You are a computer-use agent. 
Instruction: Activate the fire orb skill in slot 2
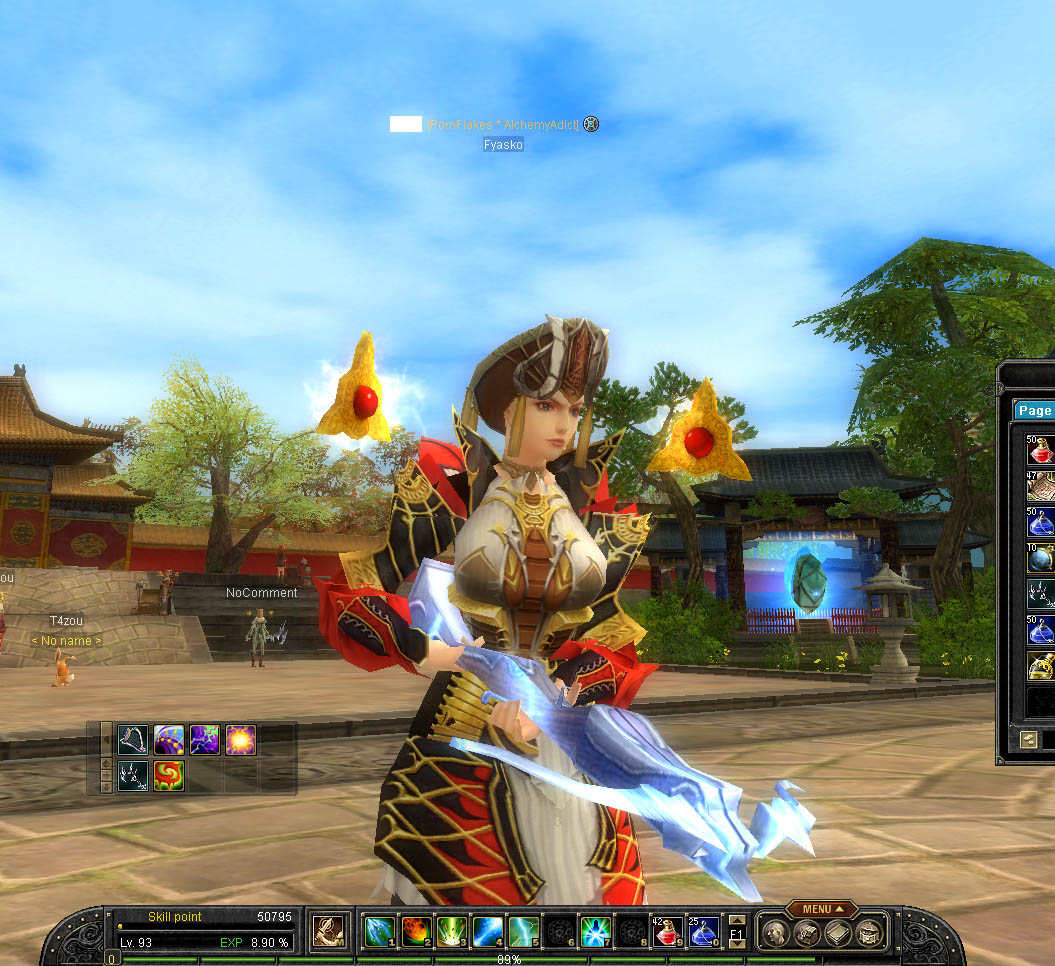[415, 932]
